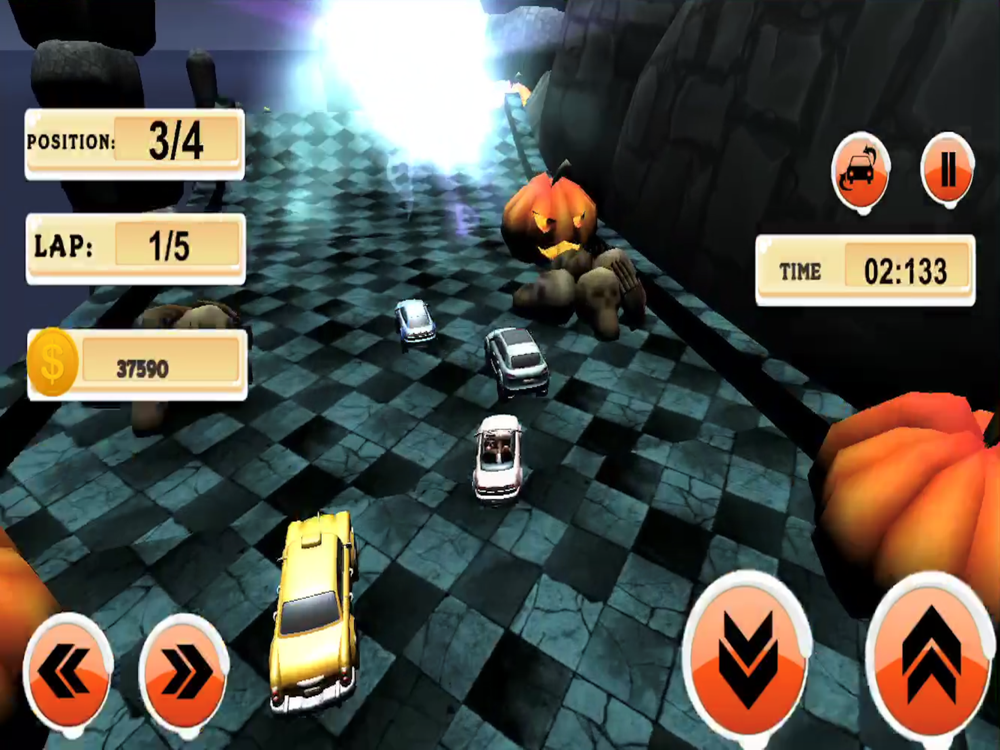This screenshot has height=750, width=1000.
Task: Steer right with the right arrow button
Action: click(x=184, y=673)
